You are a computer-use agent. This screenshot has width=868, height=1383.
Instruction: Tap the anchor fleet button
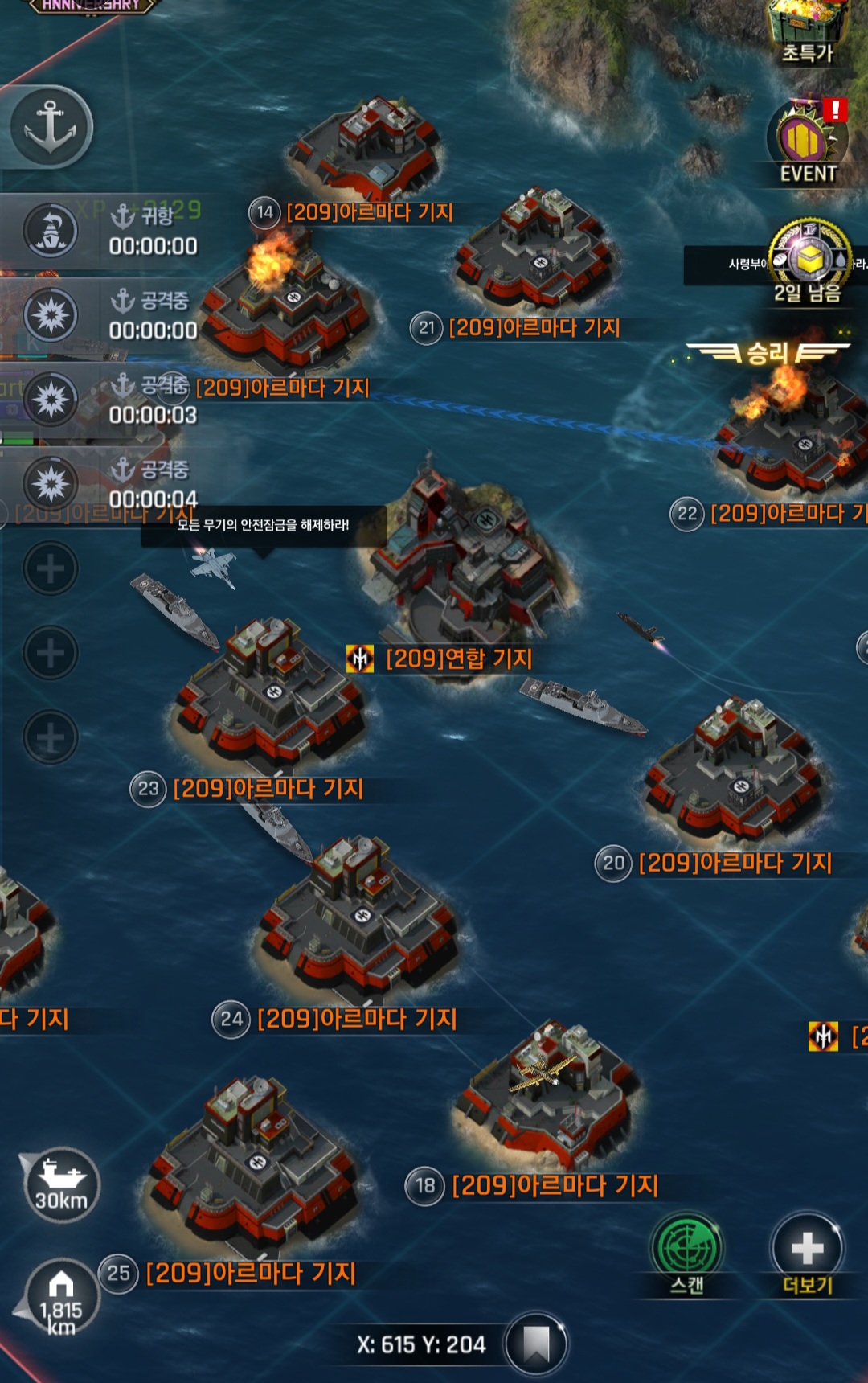(x=50, y=127)
